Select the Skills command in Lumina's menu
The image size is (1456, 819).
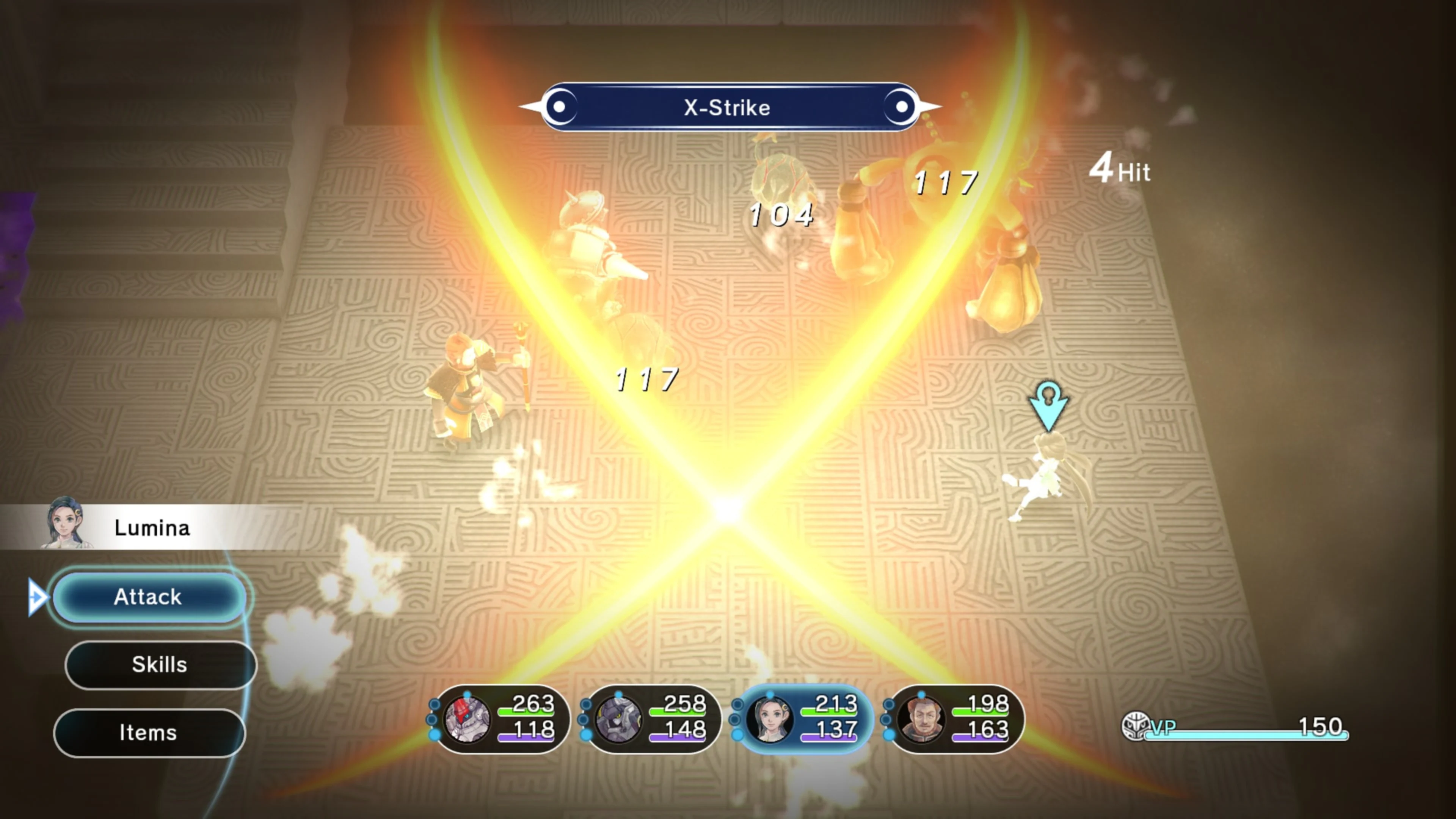pos(160,665)
